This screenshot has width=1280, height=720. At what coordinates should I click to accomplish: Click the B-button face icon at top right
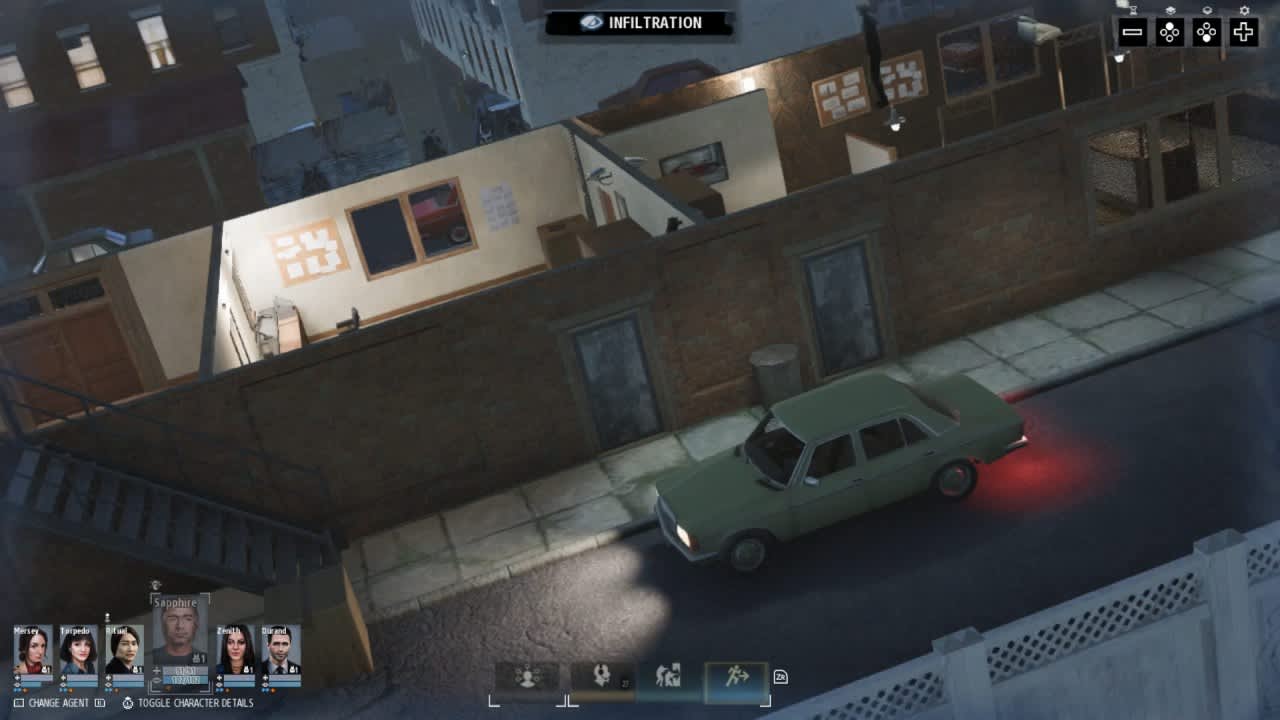click(x=1204, y=31)
